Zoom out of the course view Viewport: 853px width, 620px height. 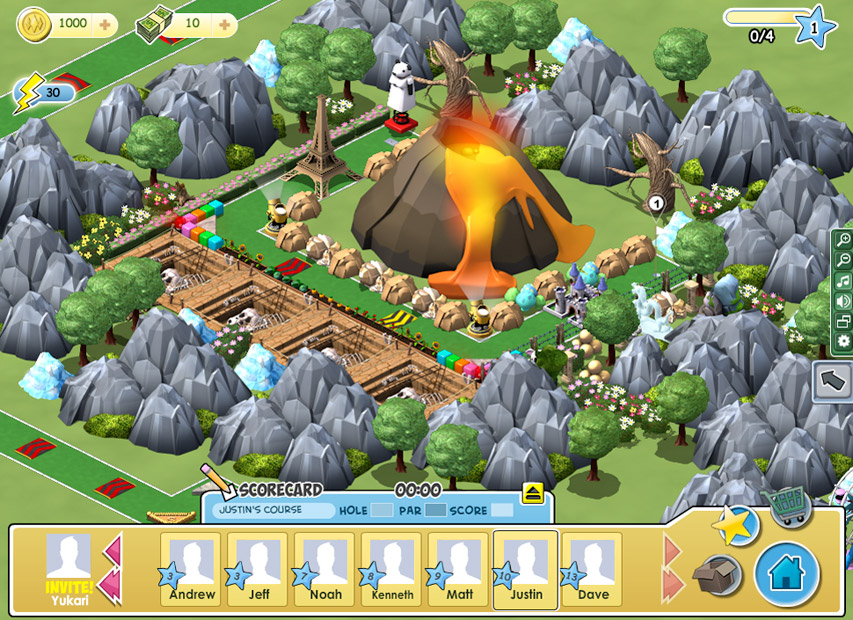coord(843,260)
